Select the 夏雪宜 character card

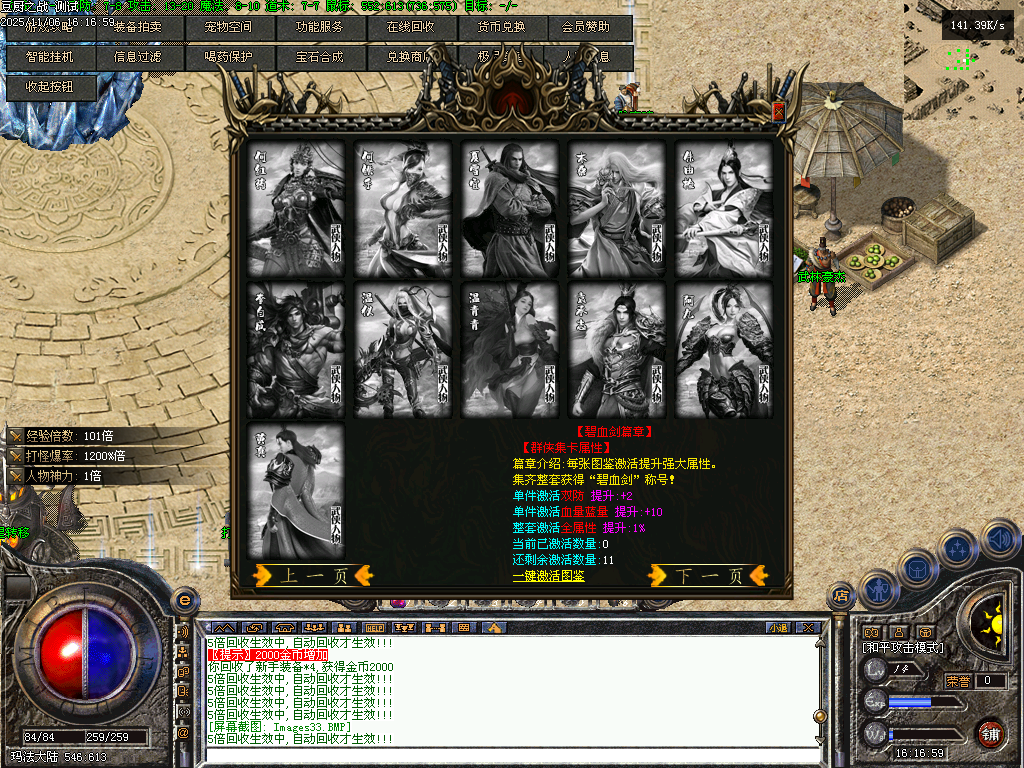pos(511,209)
